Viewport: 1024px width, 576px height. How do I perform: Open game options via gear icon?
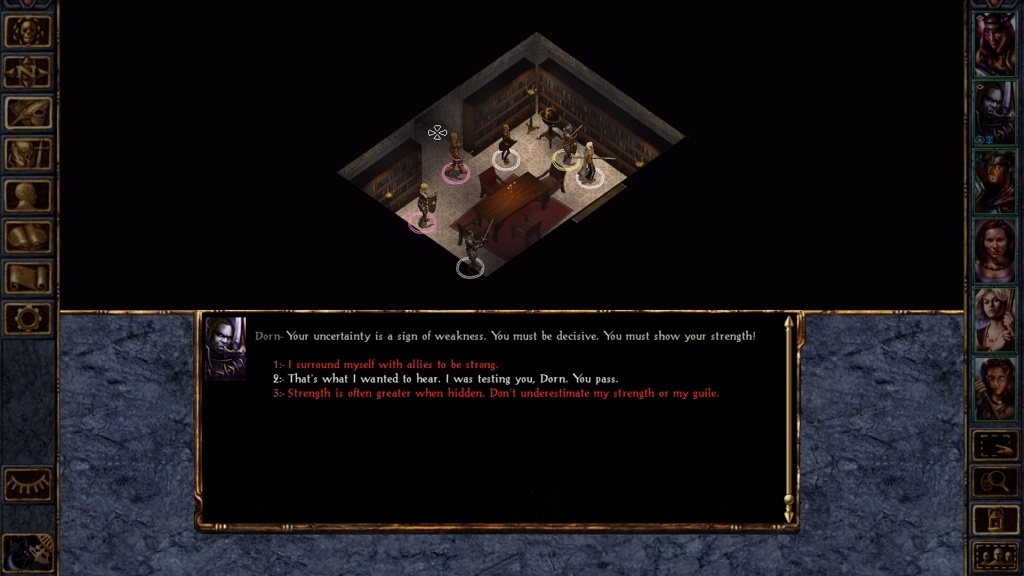[28, 318]
